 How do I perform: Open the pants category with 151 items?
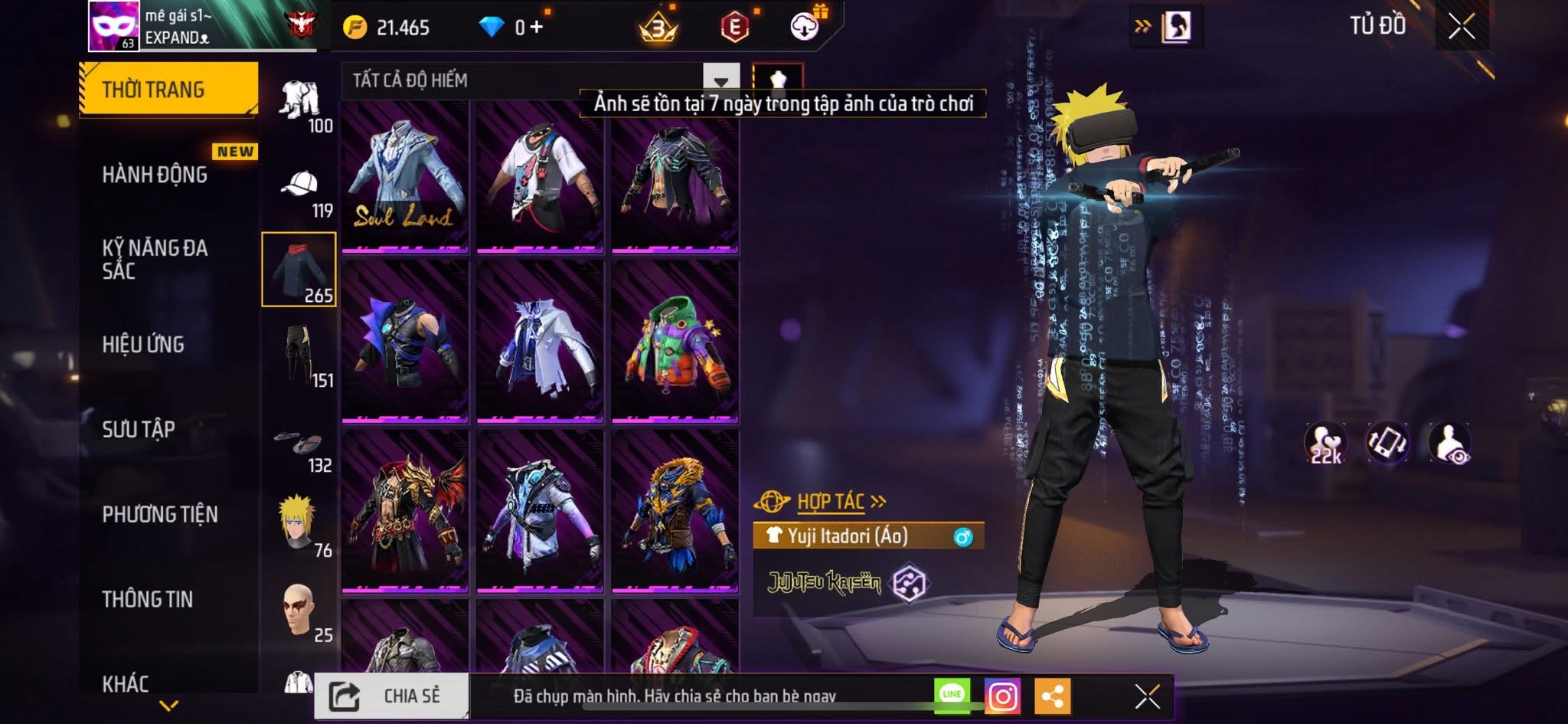(299, 355)
